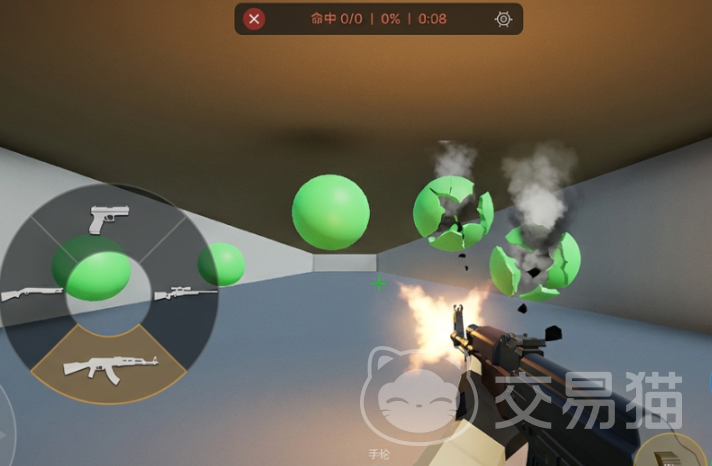Choose the scoped sniper rifle

(186, 292)
